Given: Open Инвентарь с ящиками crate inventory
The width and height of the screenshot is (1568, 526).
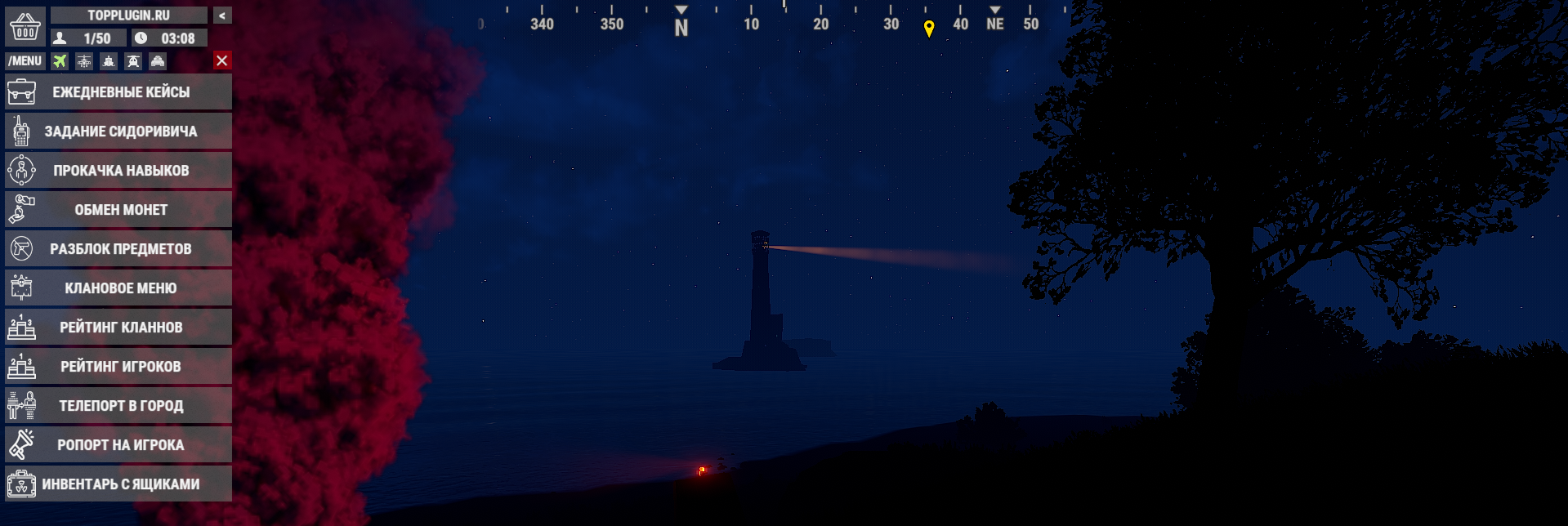Looking at the screenshot, I should click(118, 484).
